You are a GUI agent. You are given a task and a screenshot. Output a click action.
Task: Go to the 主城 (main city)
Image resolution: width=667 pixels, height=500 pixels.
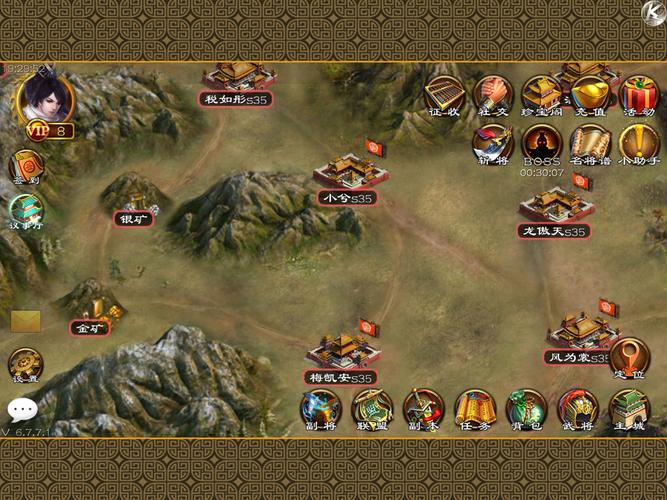point(629,408)
